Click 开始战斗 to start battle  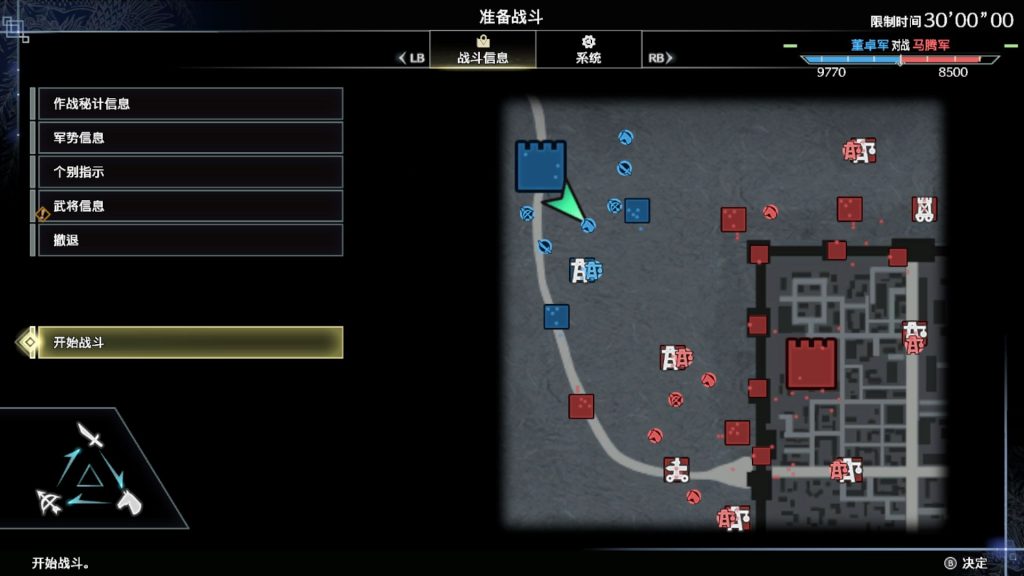(x=190, y=343)
